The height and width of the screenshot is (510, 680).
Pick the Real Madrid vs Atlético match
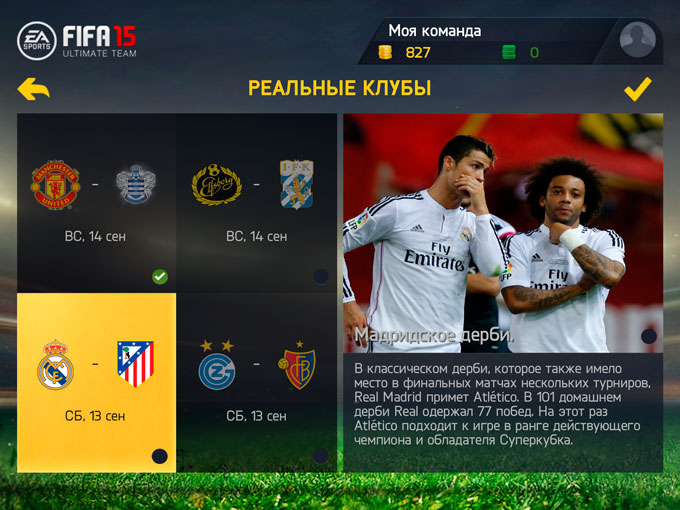97,382
